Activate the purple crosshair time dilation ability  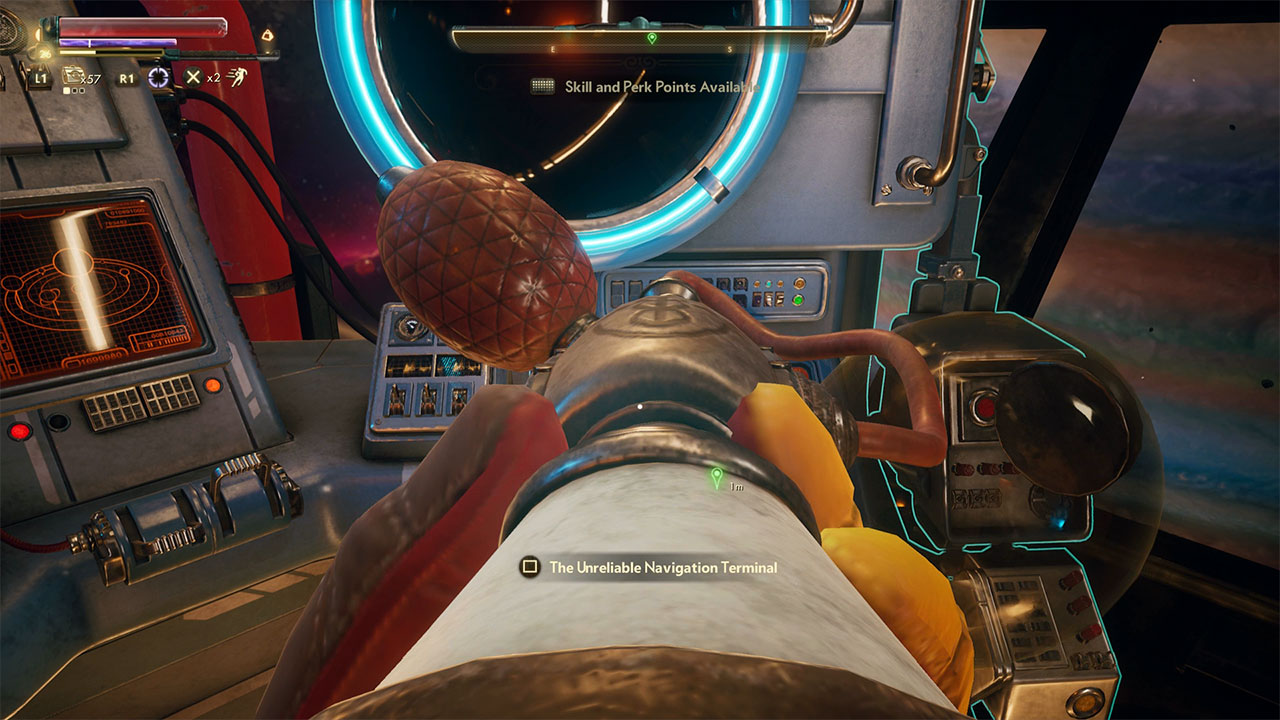tap(158, 77)
